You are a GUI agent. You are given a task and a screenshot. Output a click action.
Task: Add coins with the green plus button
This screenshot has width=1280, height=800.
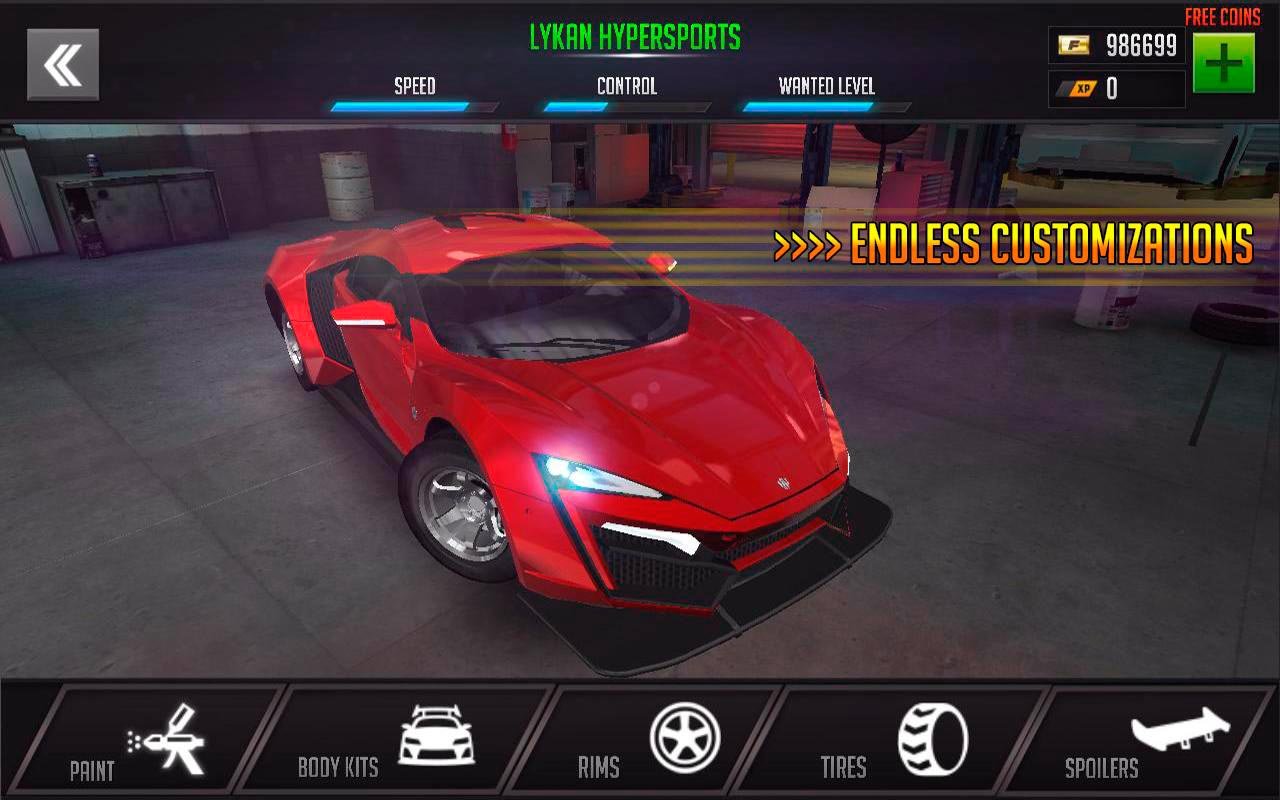(x=1223, y=63)
